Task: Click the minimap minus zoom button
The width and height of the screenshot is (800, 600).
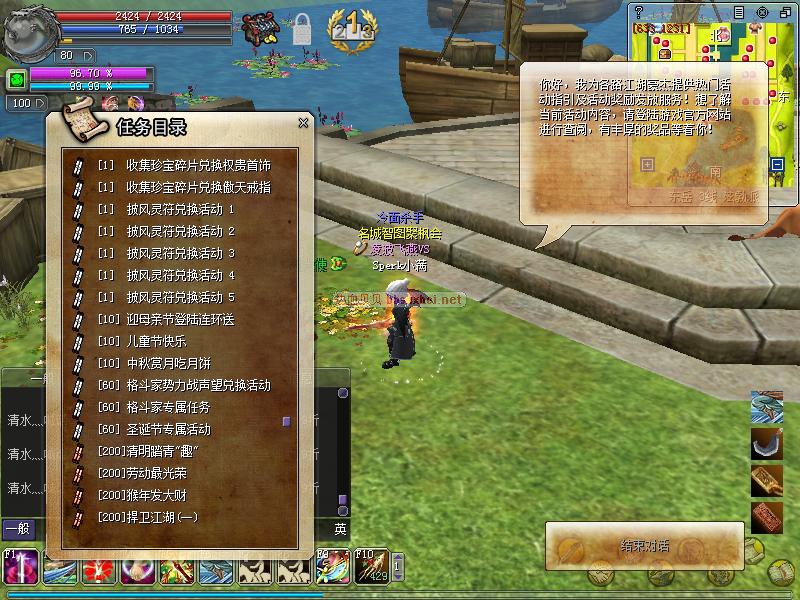Action: click(x=777, y=164)
